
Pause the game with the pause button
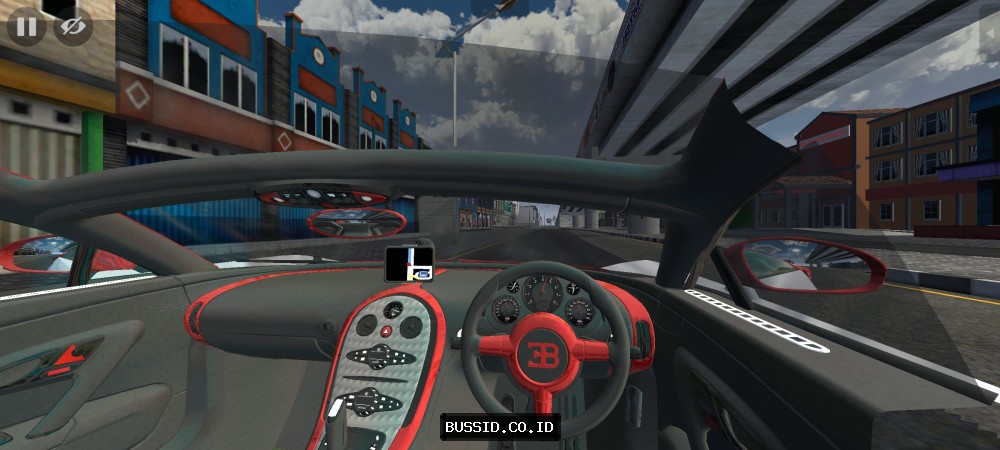click(x=26, y=26)
